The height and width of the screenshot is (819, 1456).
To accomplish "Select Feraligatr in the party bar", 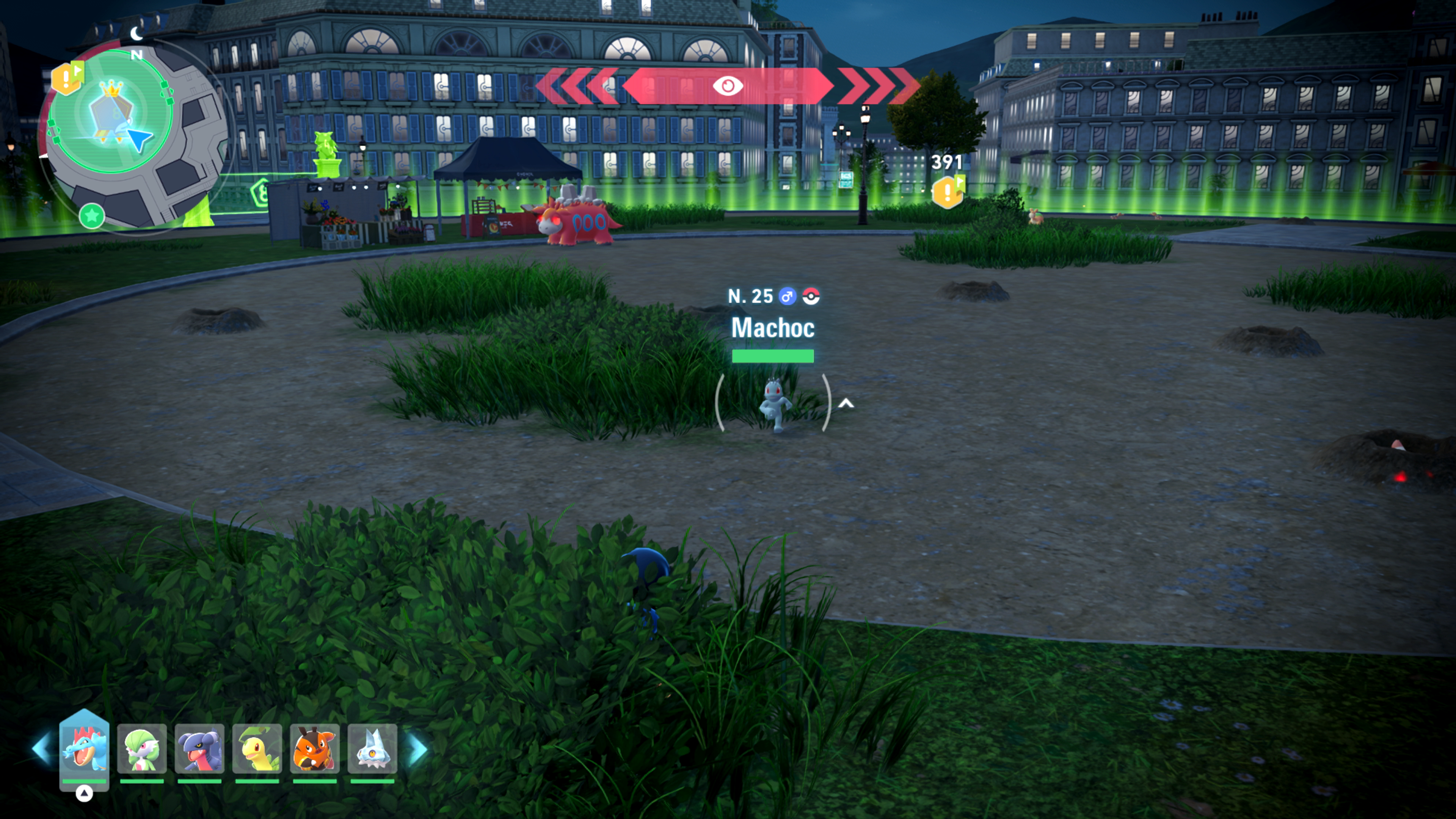I will [84, 748].
